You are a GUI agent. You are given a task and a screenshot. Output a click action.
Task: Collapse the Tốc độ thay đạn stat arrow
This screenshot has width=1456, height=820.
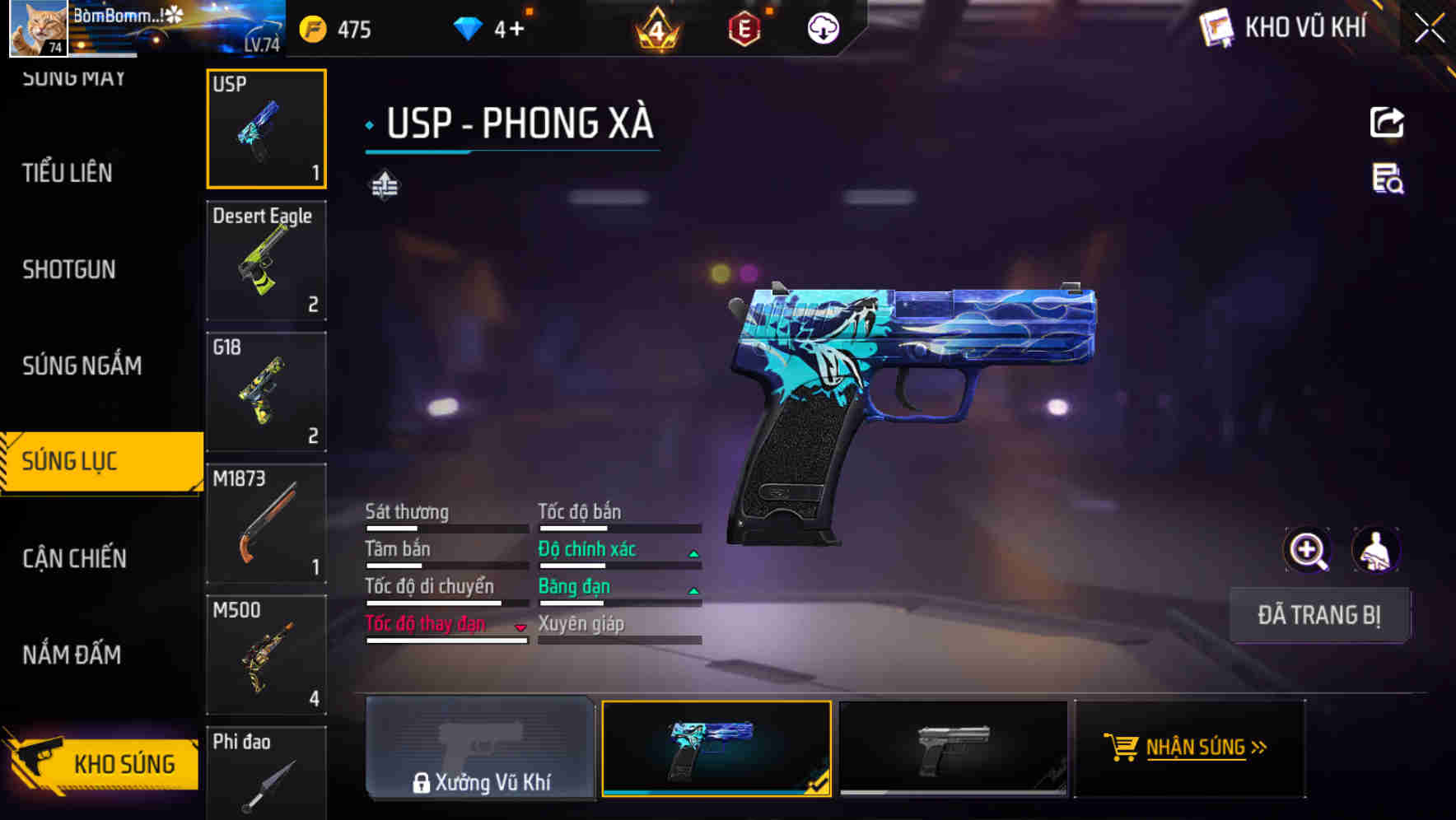[520, 628]
